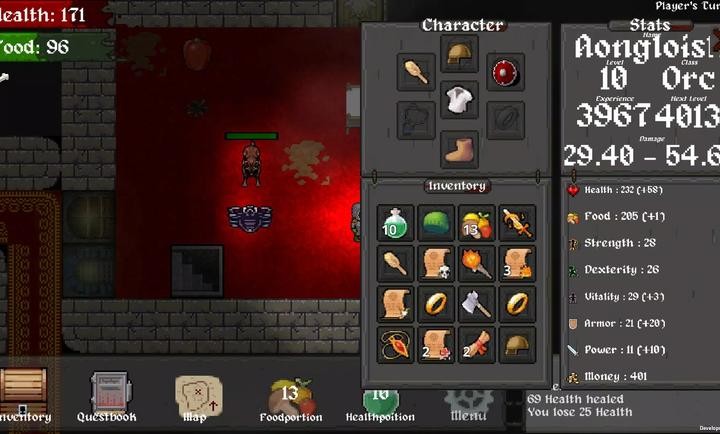Select the skull scroll in inventory
720x434 pixels.
pos(436,263)
